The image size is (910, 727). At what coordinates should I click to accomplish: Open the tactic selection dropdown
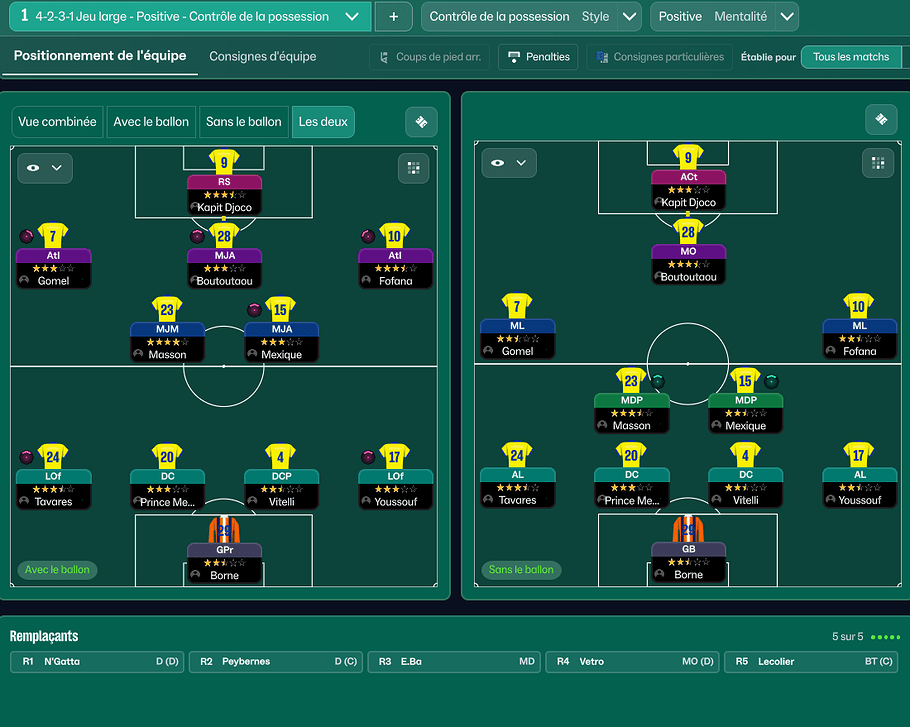[351, 17]
